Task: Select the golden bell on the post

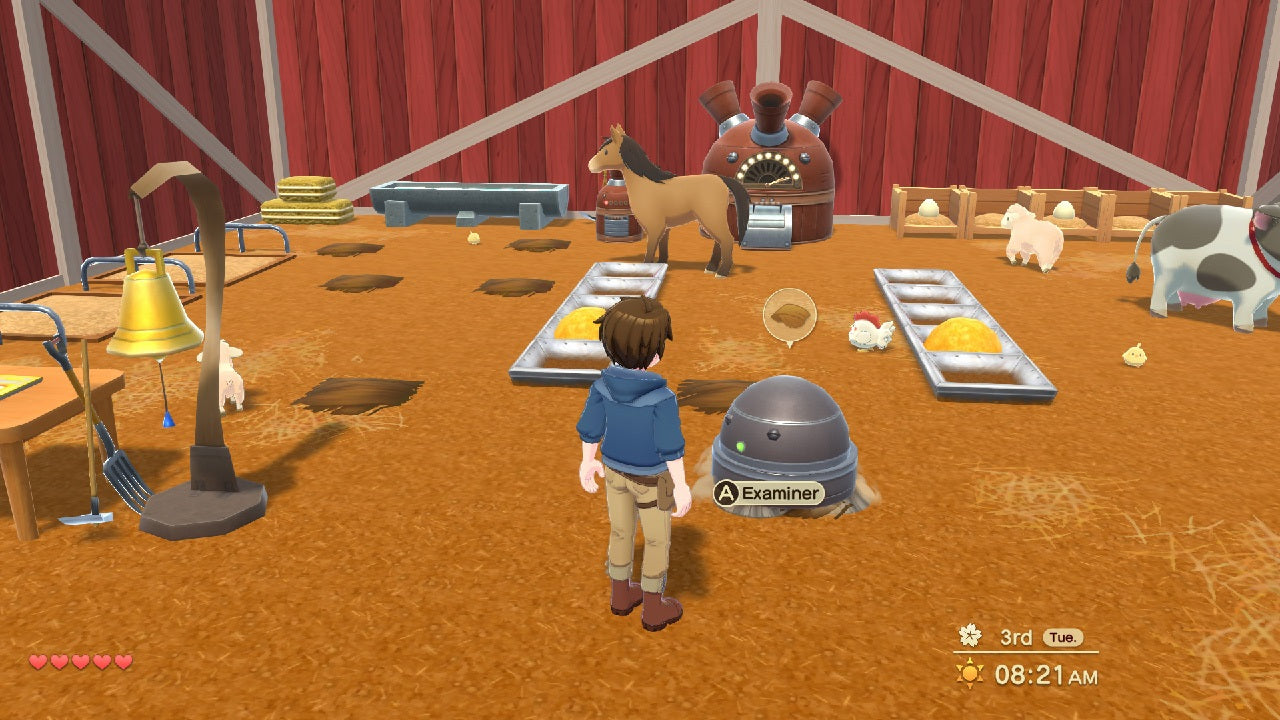Action: (x=155, y=310)
